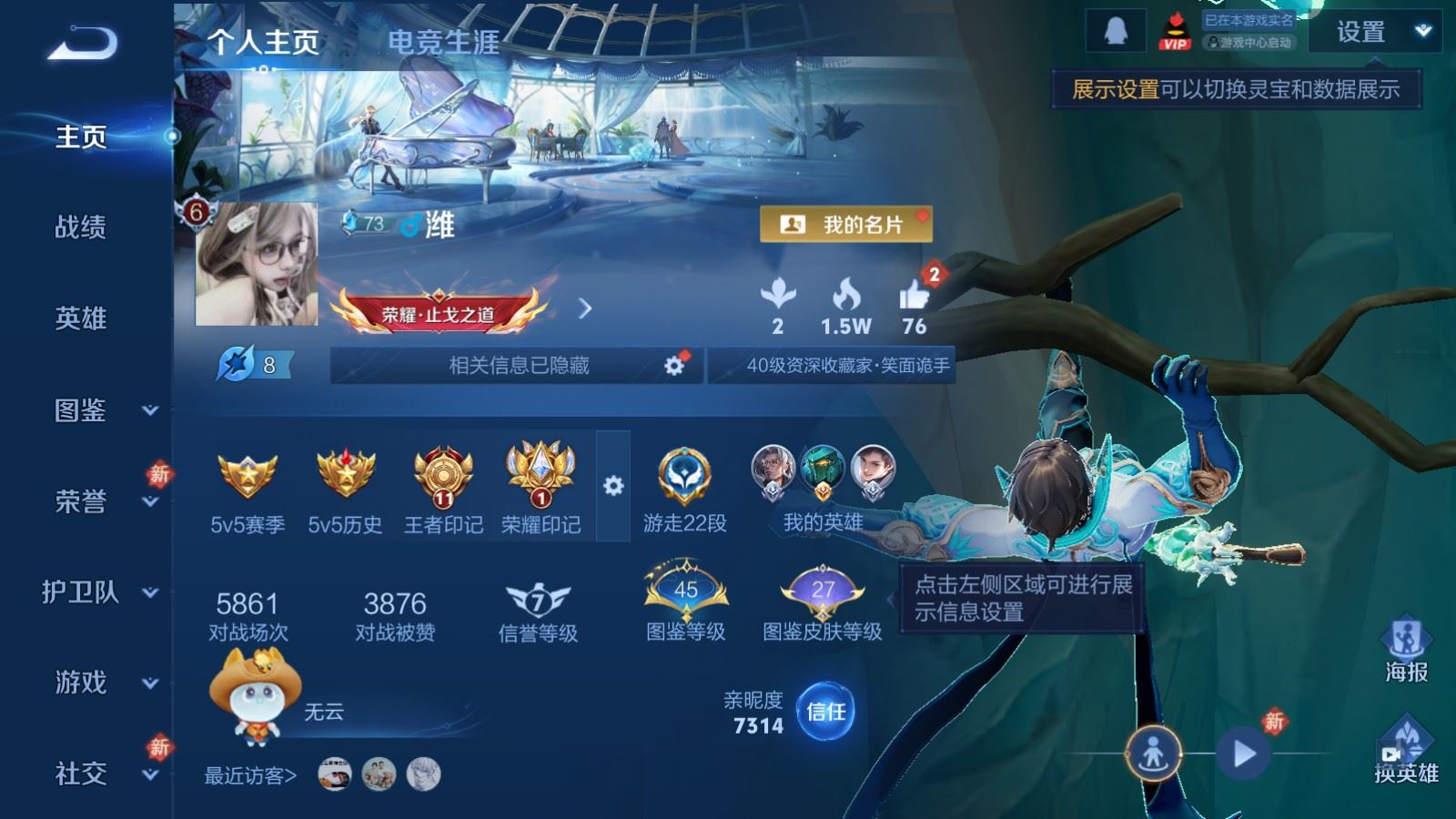Select 英雄 in the sidebar
This screenshot has width=1456, height=819.
[x=81, y=318]
